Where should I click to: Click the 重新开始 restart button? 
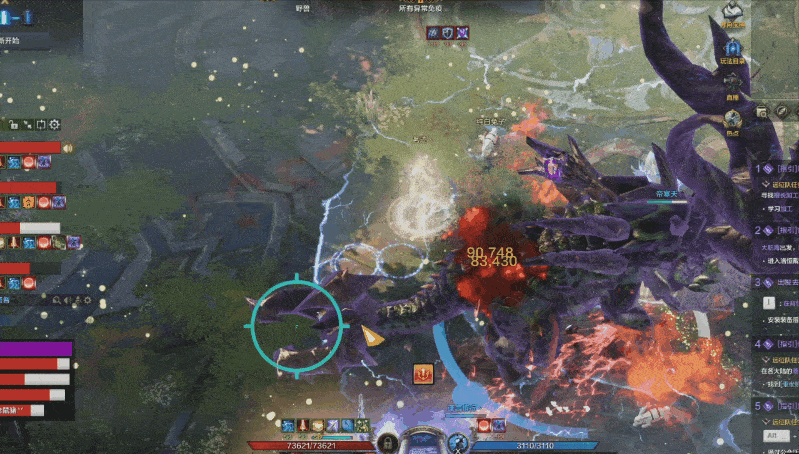(x=20, y=42)
